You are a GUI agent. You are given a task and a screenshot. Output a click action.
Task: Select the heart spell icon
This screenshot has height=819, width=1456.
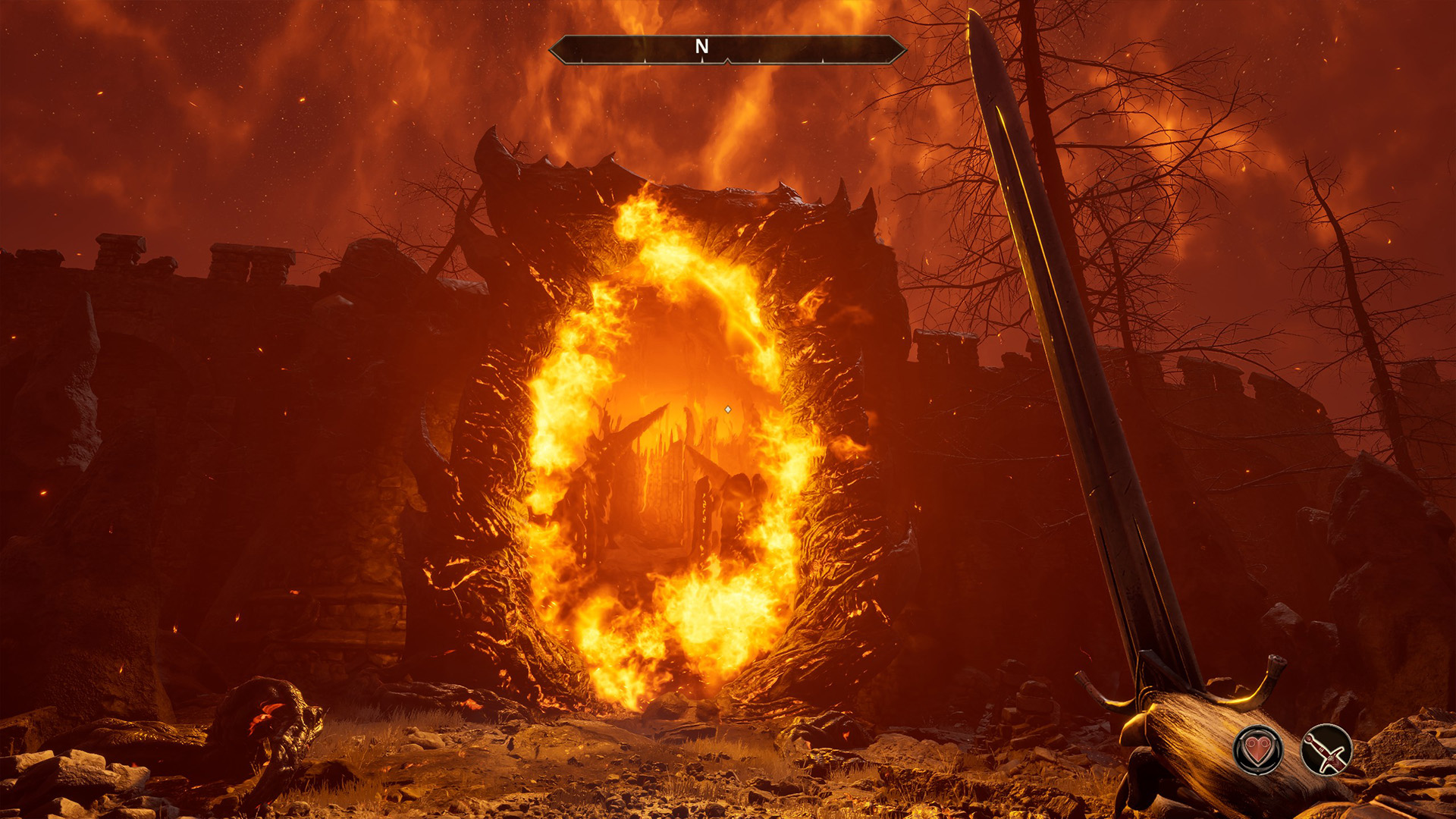click(1258, 750)
